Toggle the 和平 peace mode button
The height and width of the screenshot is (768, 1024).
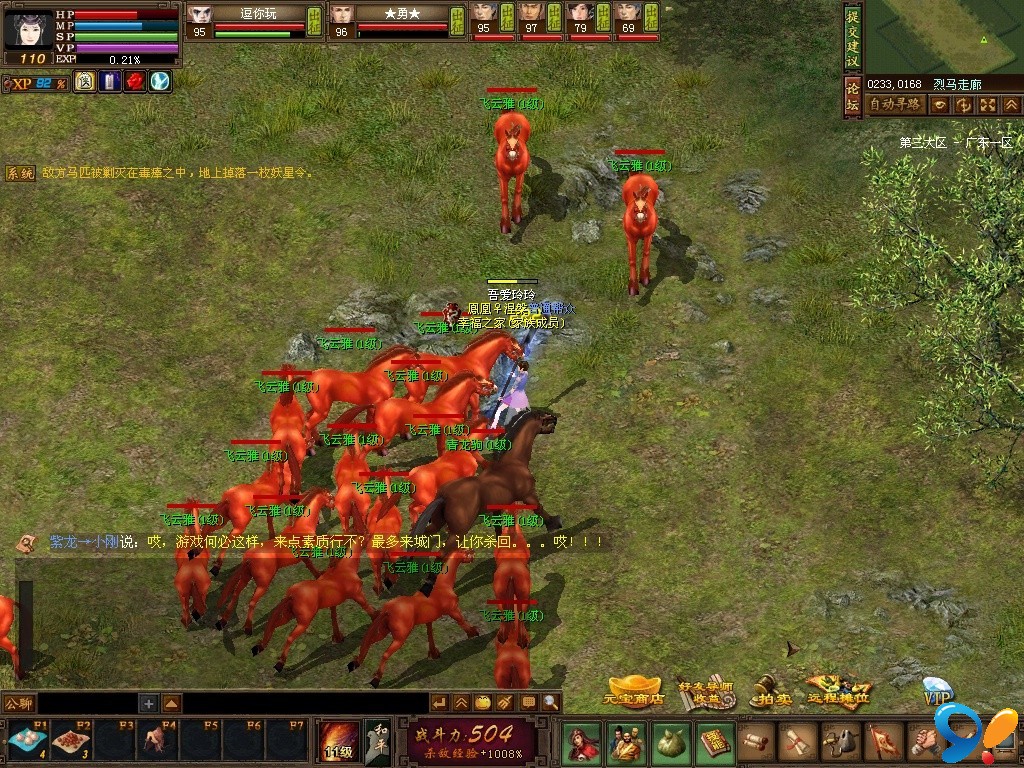tap(378, 741)
